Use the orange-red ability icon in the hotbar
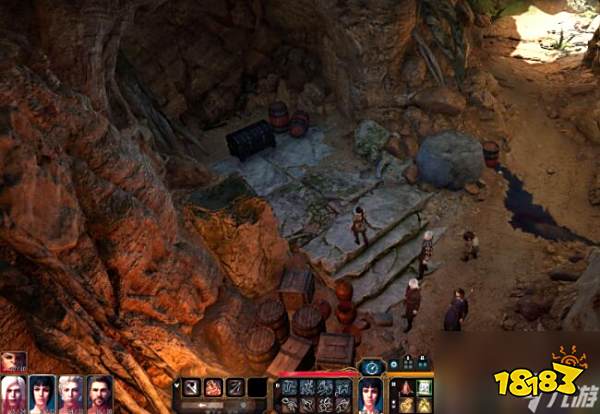The height and width of the screenshot is (414, 600). (213, 387)
